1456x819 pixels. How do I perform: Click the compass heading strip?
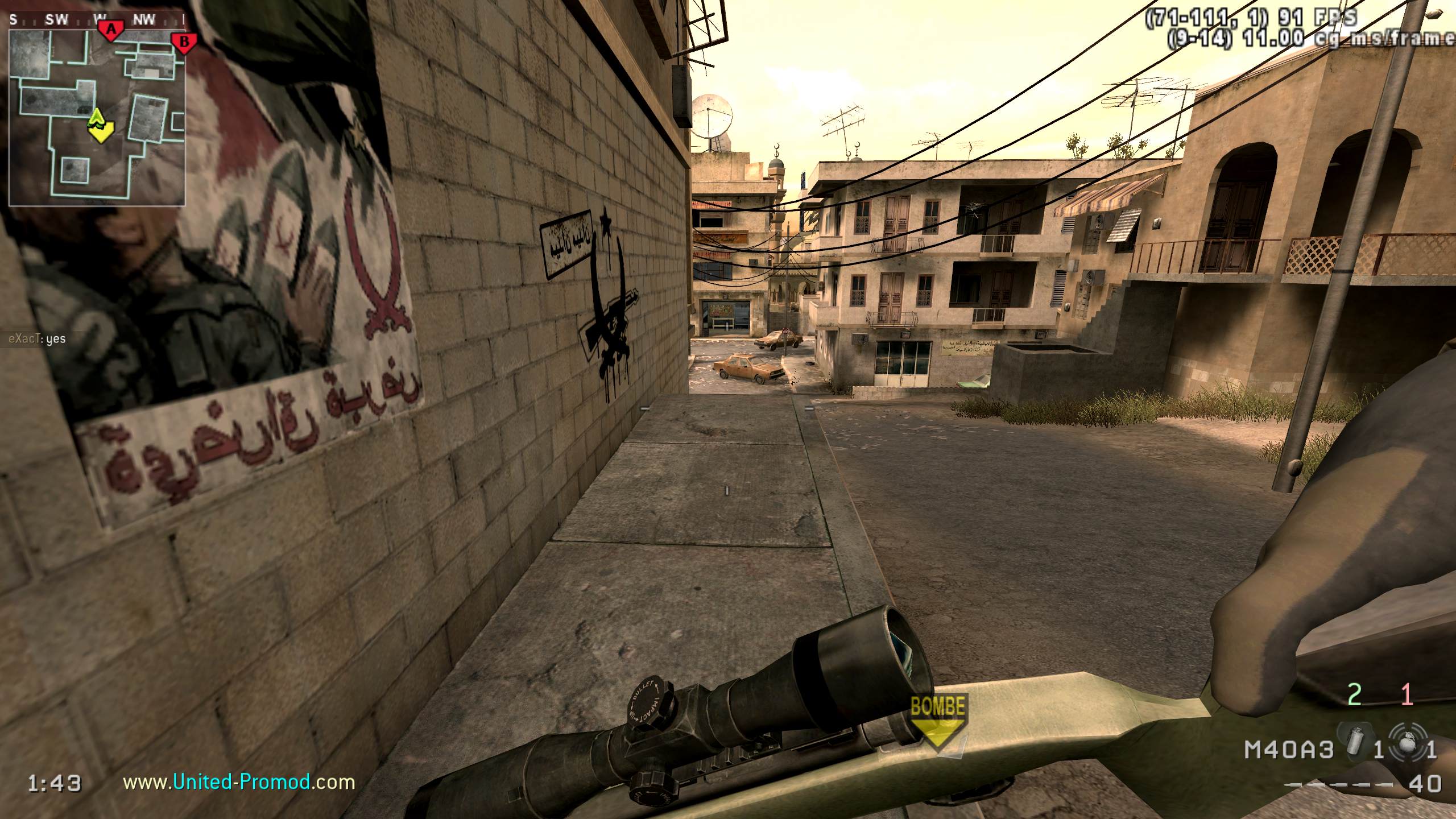[x=97, y=20]
